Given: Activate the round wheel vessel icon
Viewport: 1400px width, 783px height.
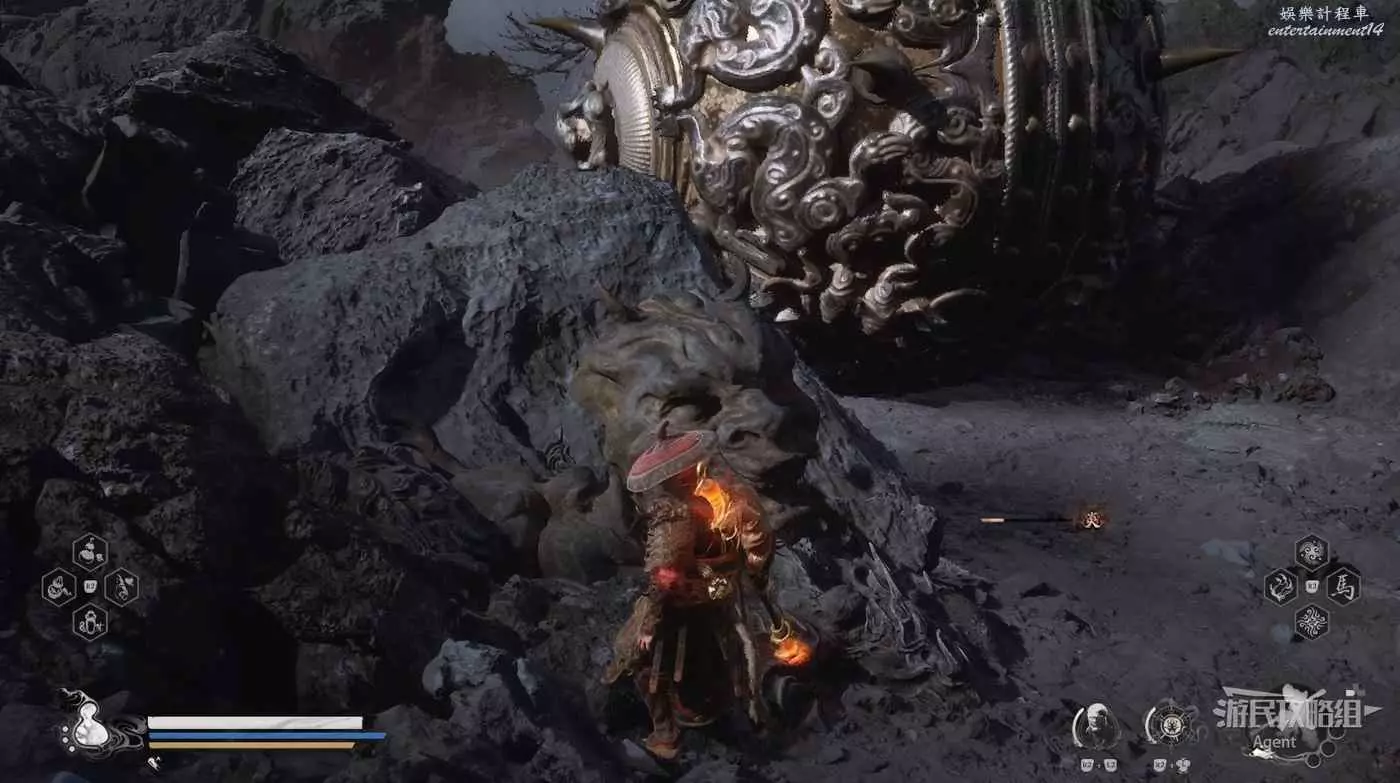Looking at the screenshot, I should 1167,727.
